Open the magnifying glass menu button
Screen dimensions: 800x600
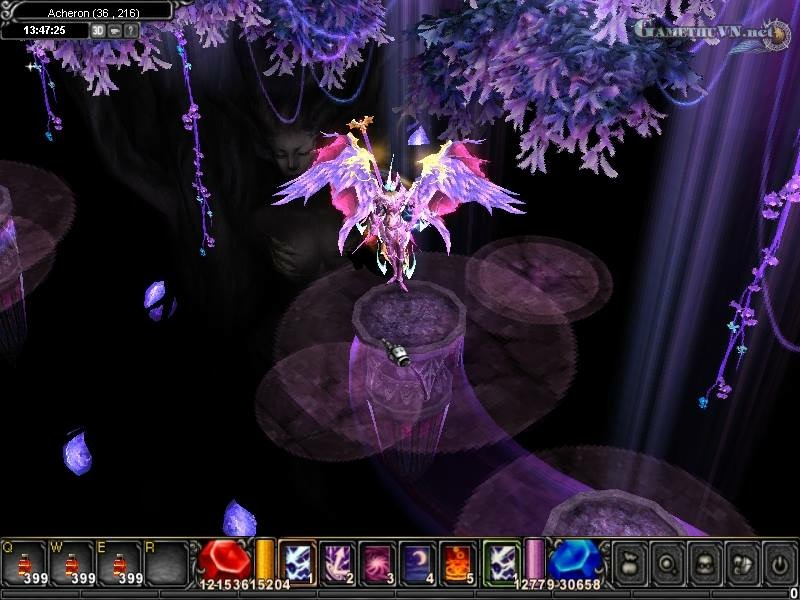click(666, 561)
